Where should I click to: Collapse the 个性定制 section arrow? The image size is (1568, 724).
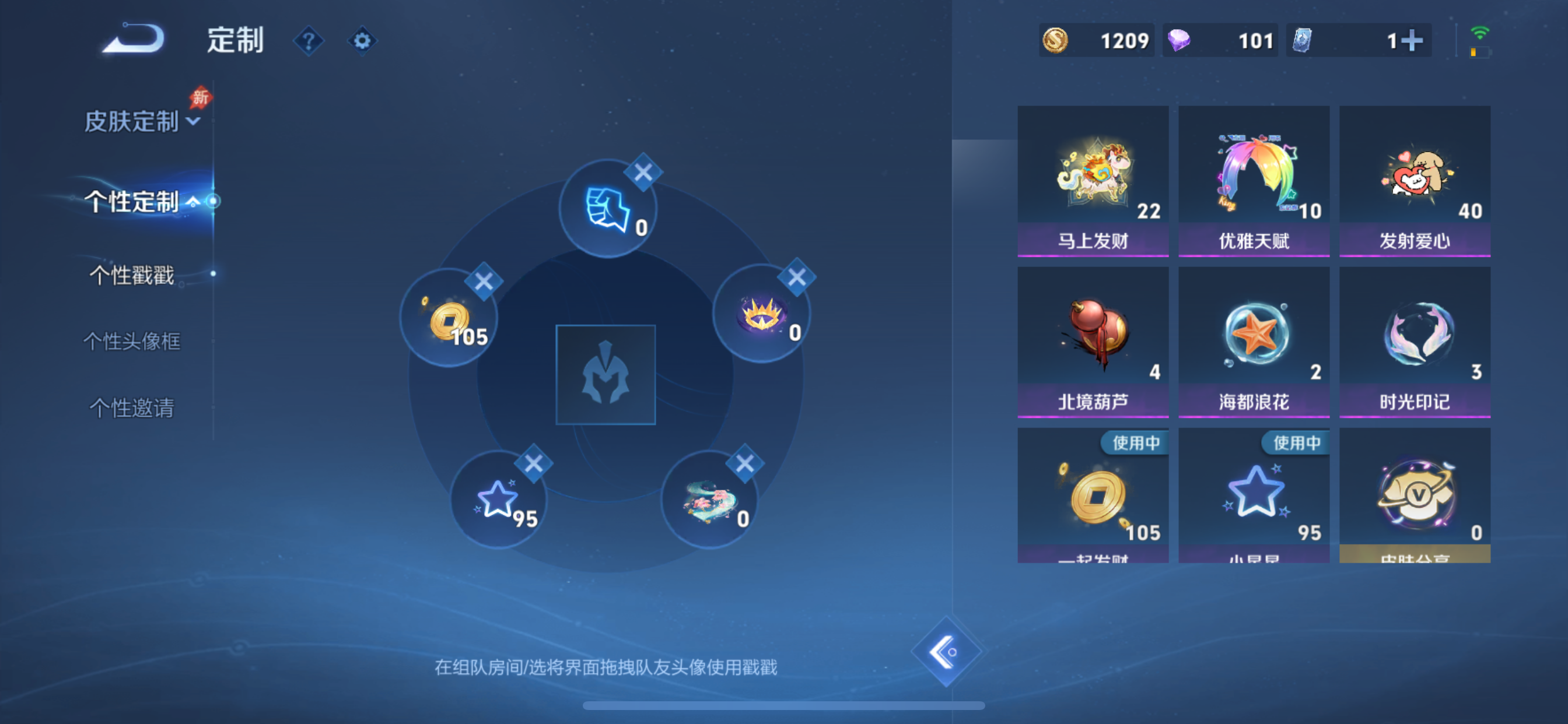pos(195,201)
